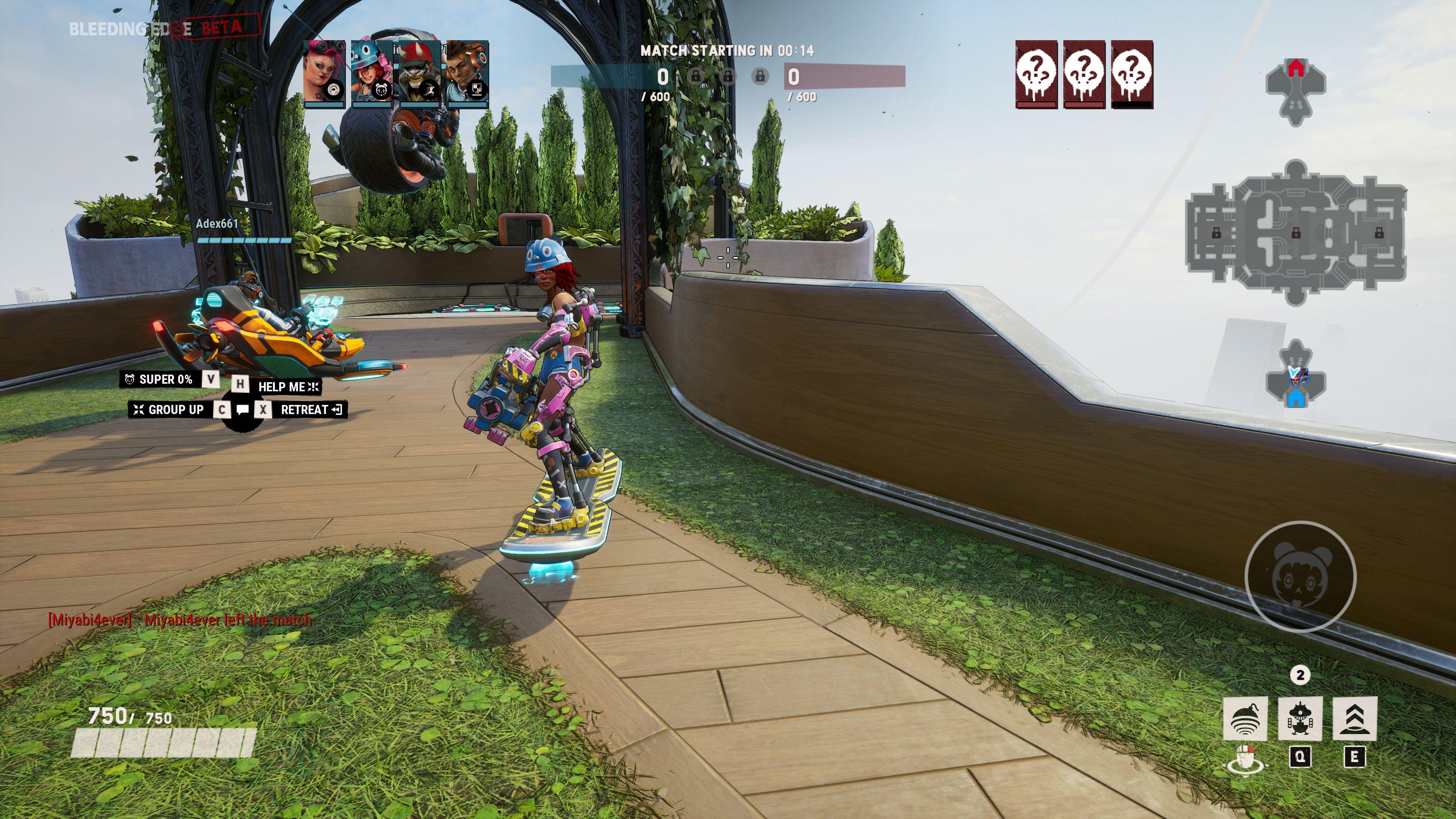
Task: Select the pink-haired teammate portrait
Action: (x=324, y=74)
